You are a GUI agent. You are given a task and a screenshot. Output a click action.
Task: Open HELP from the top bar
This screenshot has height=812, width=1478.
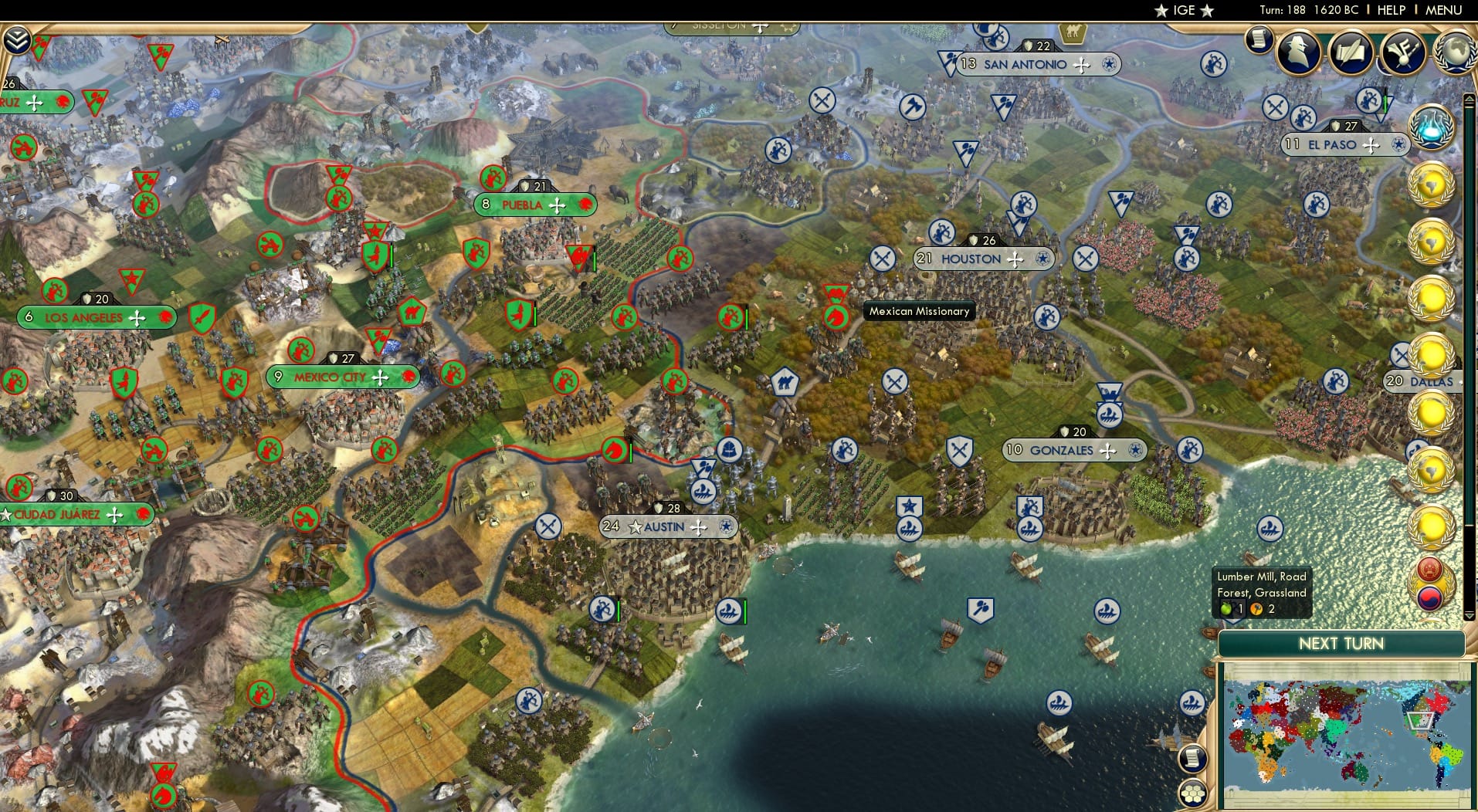[x=1390, y=10]
